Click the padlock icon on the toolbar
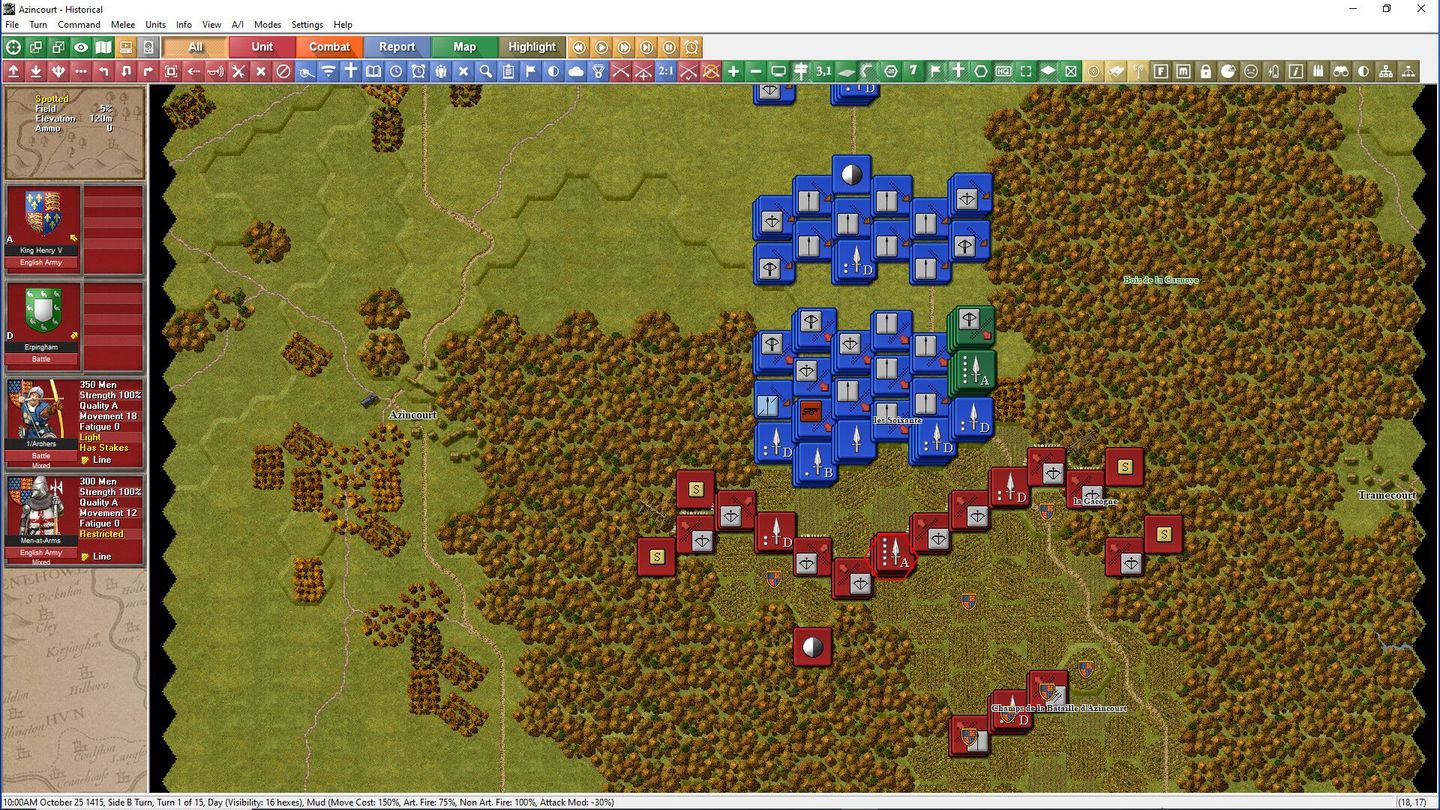 1205,72
